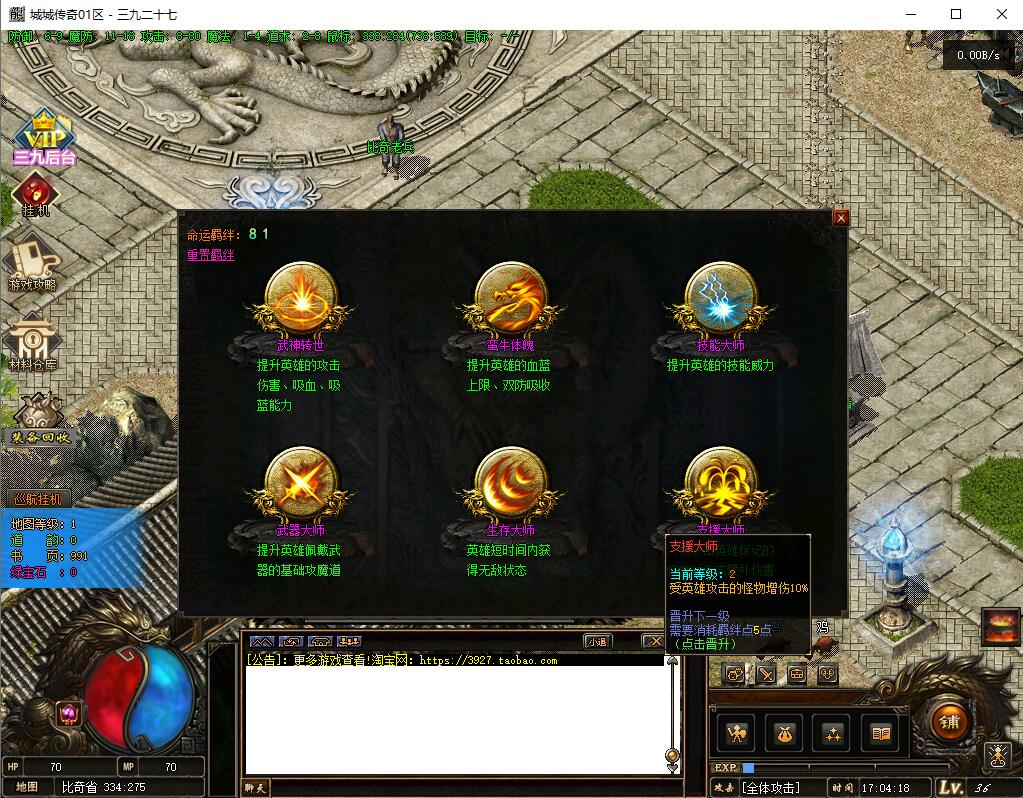This screenshot has height=798, width=1023.
Task: Open the 装备回收 equipment recycling
Action: pyautogui.click(x=40, y=421)
